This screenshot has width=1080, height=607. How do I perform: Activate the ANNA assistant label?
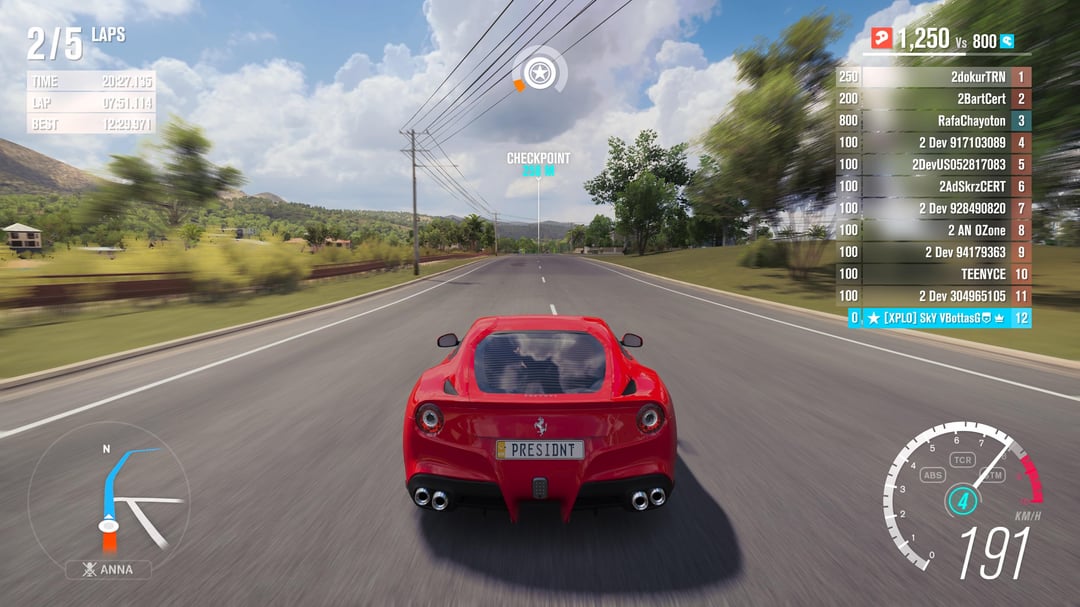pos(109,570)
